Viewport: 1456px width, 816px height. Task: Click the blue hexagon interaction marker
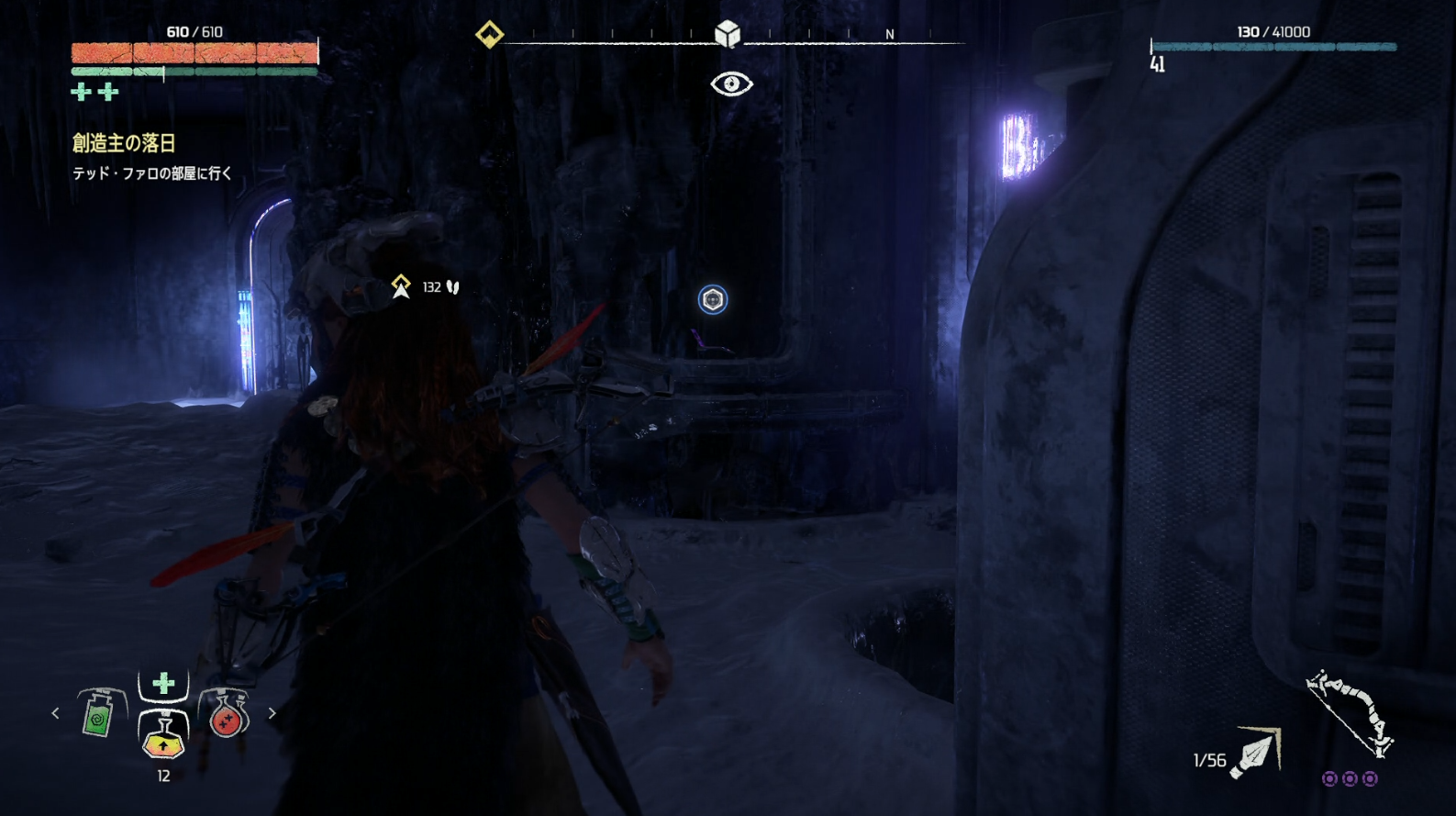coord(713,299)
